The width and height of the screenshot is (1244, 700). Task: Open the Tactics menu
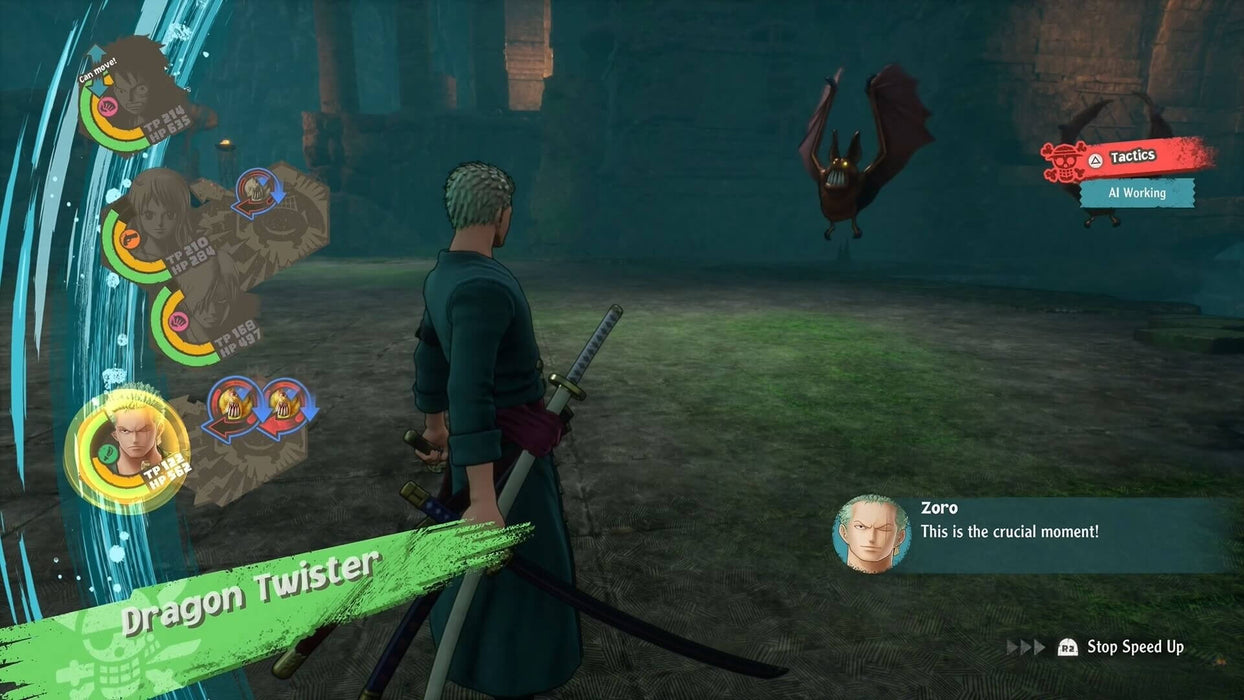[1128, 157]
